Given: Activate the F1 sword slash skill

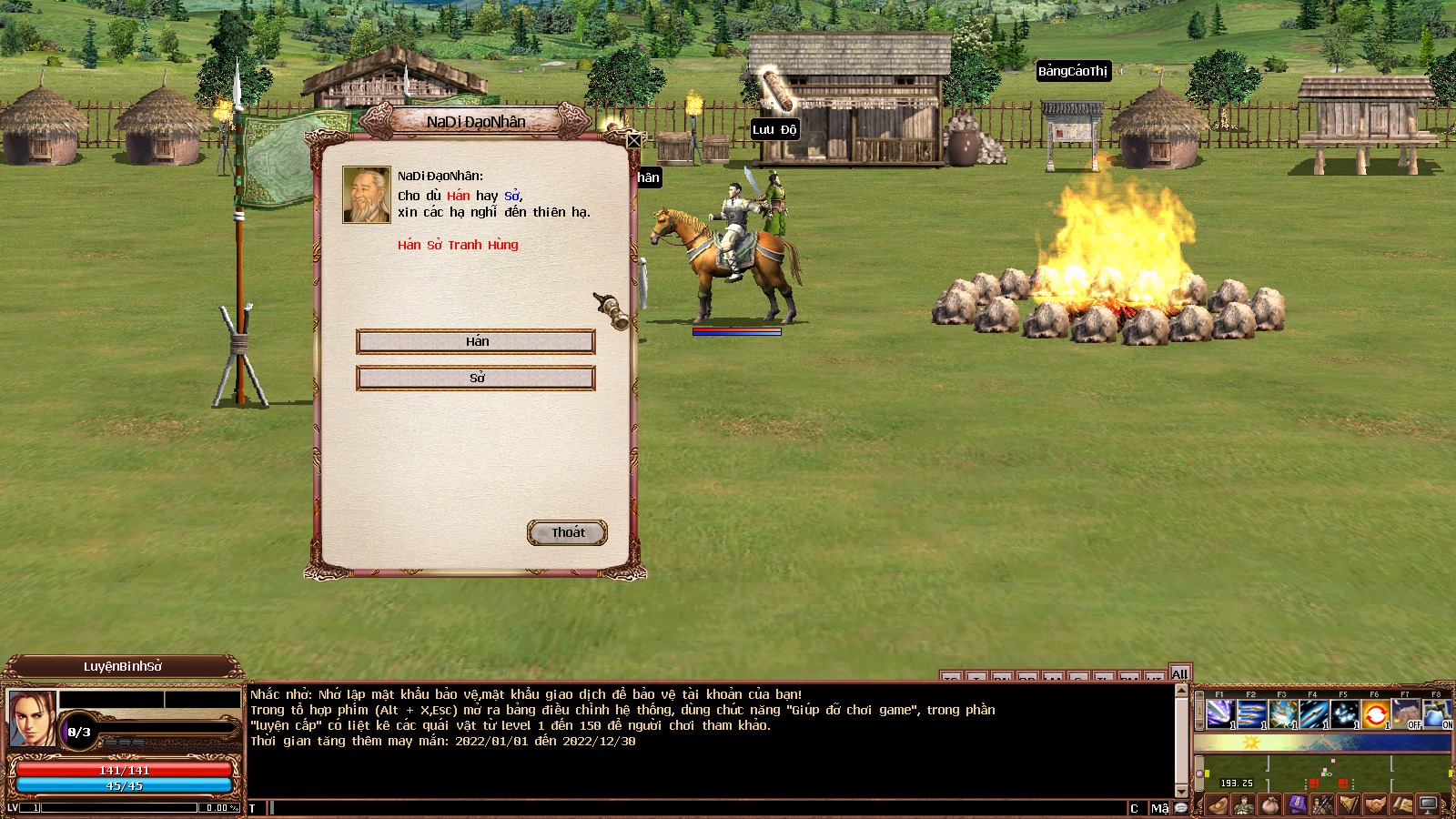Looking at the screenshot, I should click(x=1220, y=713).
